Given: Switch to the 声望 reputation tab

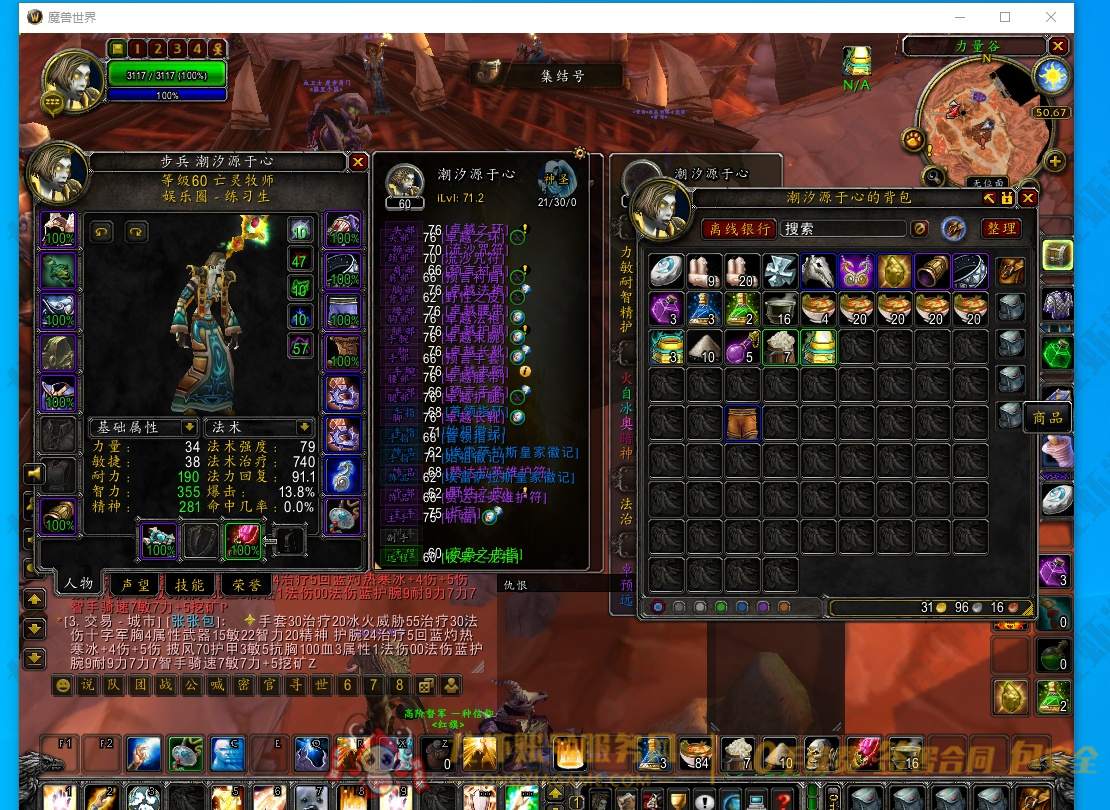Looking at the screenshot, I should click(134, 585).
